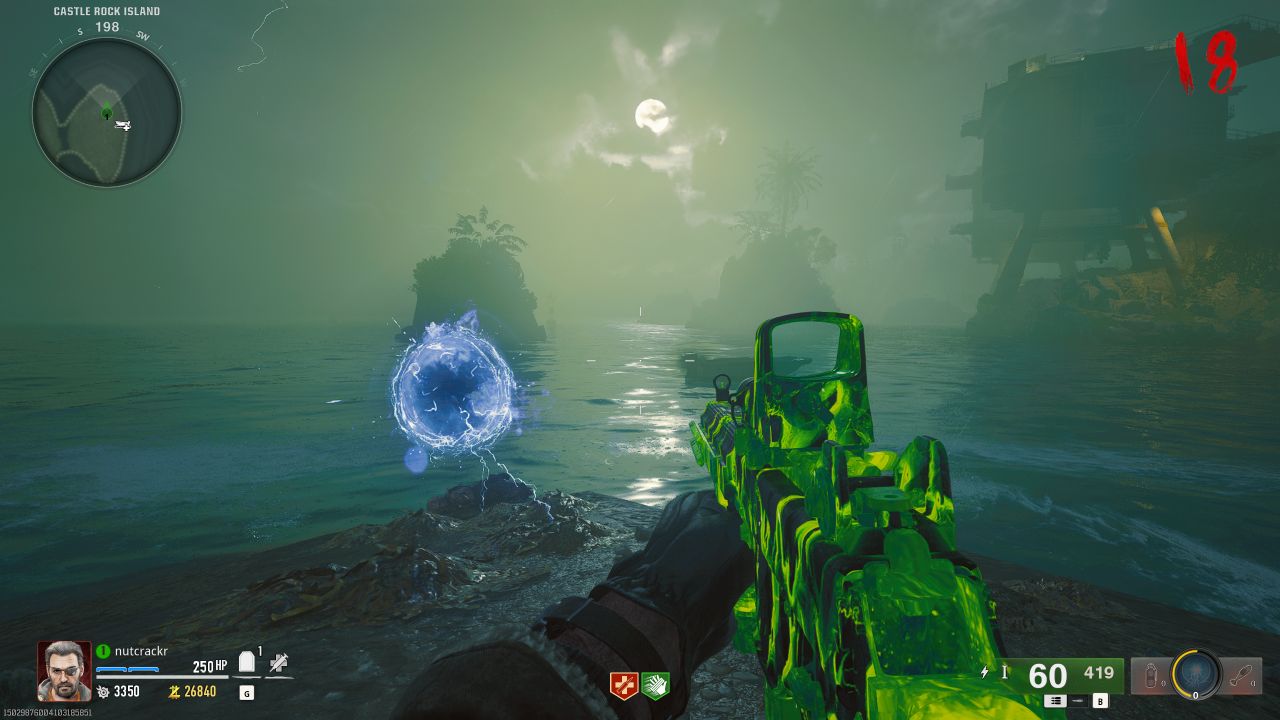Activate the circular field upgrade icon
This screenshot has height=720, width=1280.
pyautogui.click(x=1196, y=675)
